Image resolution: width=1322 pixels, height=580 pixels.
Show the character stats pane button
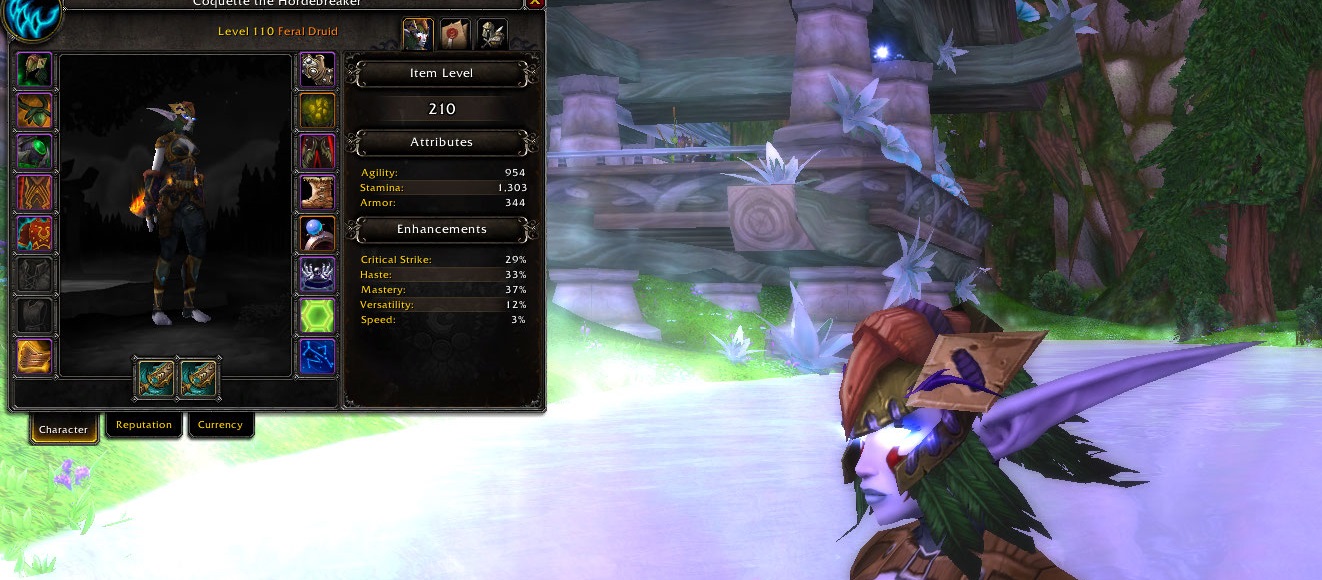coord(418,34)
